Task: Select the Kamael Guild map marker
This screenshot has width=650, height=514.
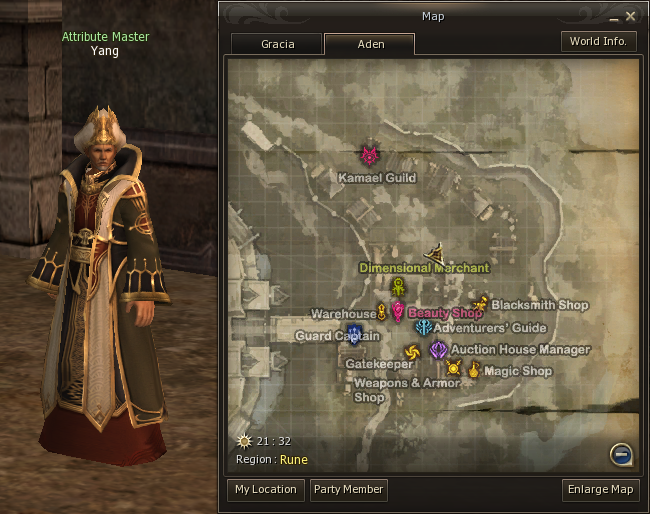Action: click(x=370, y=155)
